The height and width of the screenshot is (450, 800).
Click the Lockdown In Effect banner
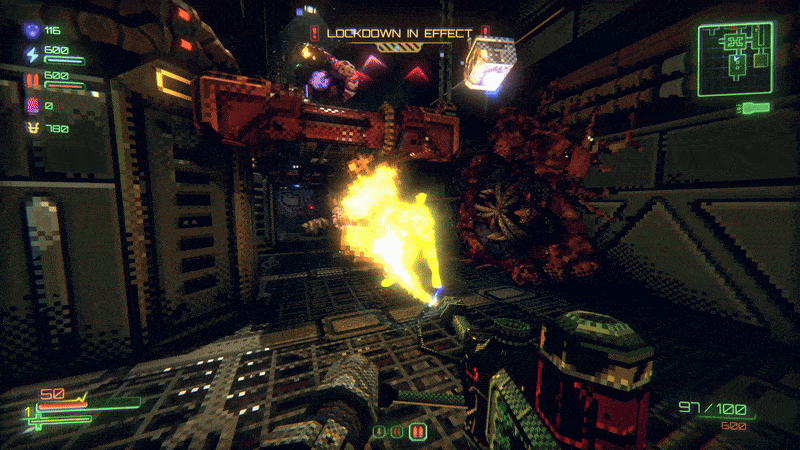tap(398, 33)
